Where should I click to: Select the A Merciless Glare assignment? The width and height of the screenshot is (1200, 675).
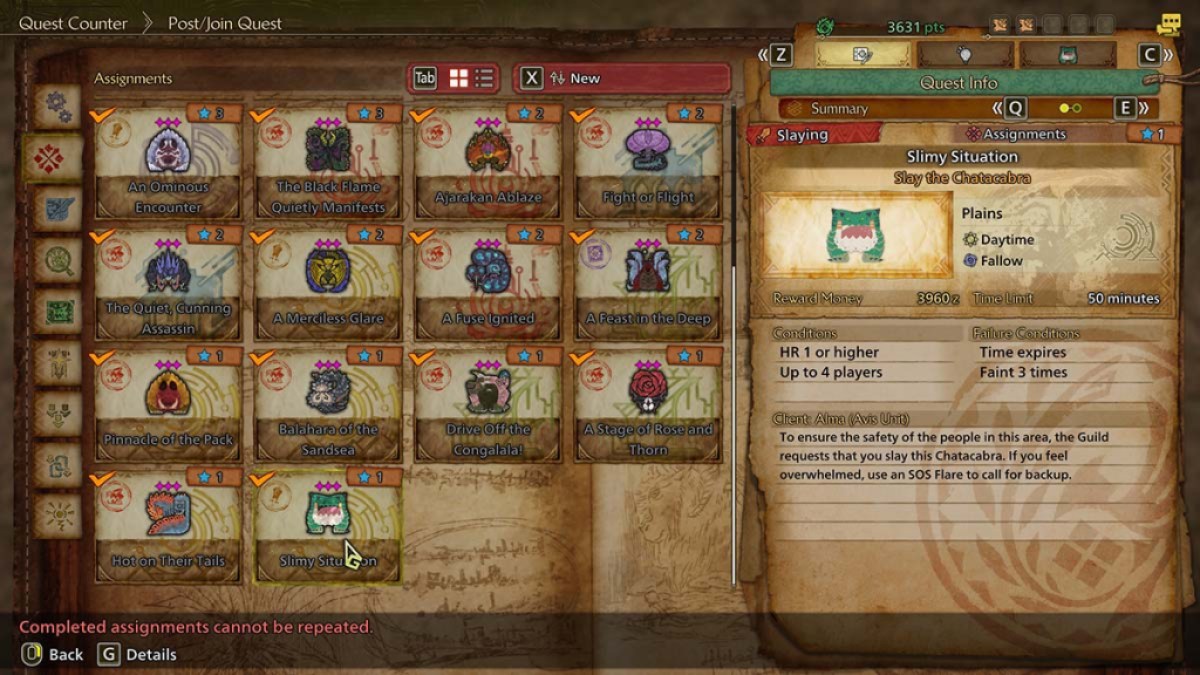[x=328, y=284]
